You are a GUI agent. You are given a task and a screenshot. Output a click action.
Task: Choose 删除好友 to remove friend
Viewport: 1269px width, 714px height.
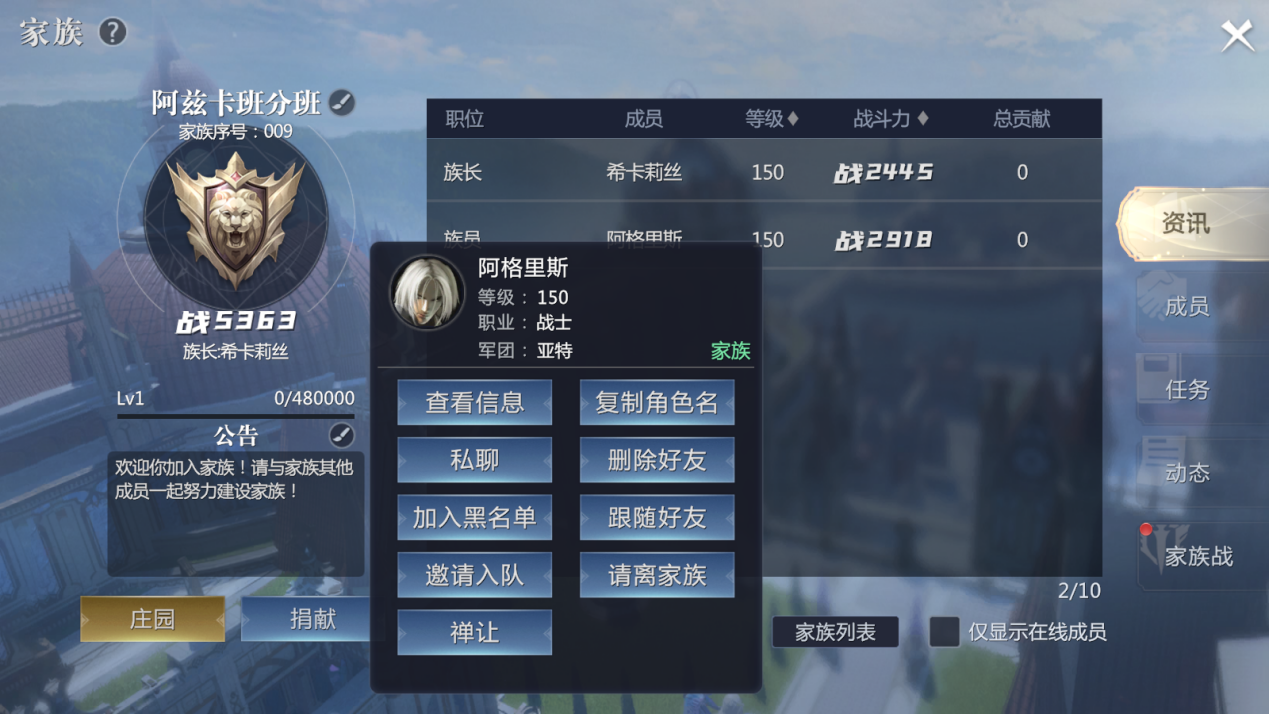[657, 460]
